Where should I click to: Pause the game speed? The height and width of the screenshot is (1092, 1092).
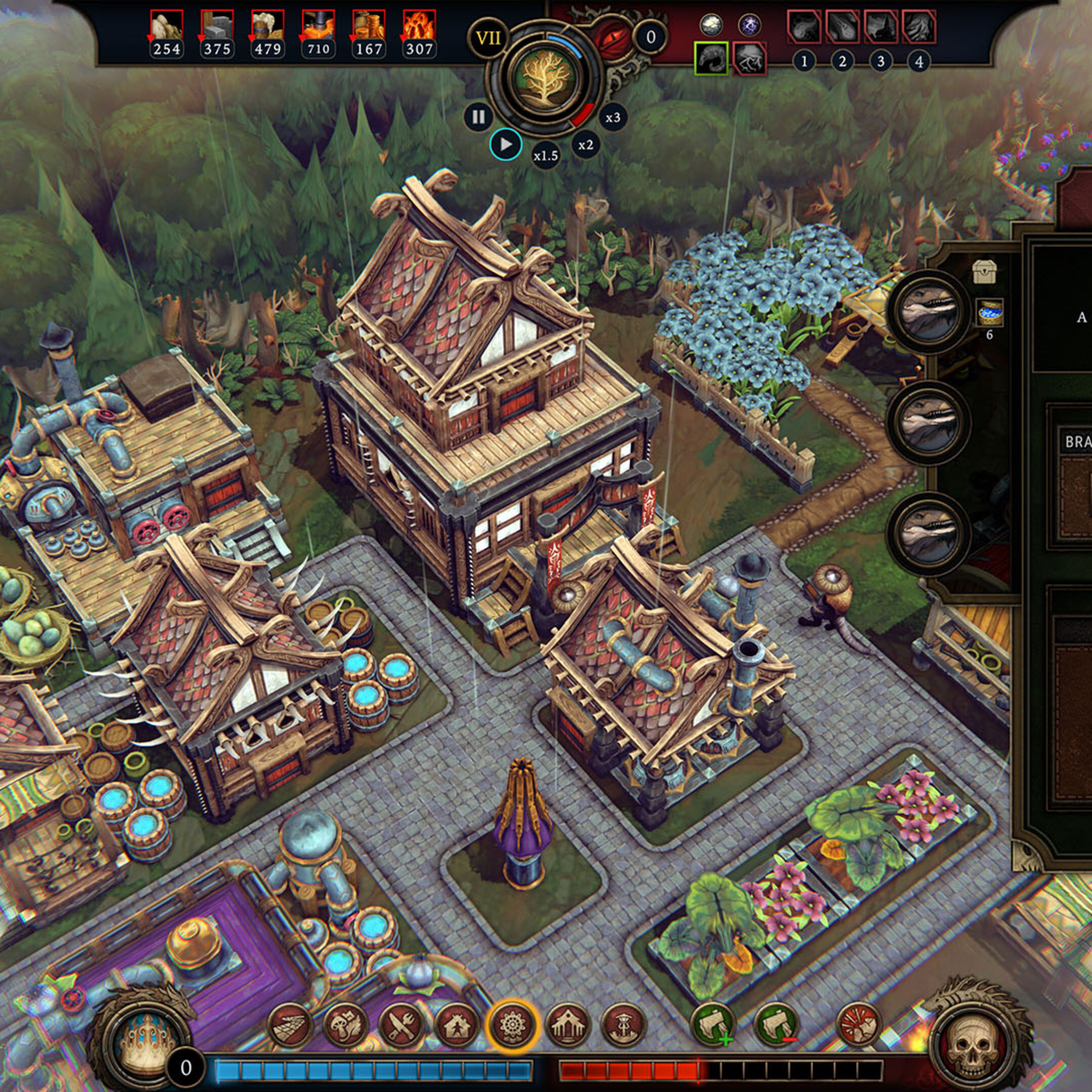click(x=478, y=117)
